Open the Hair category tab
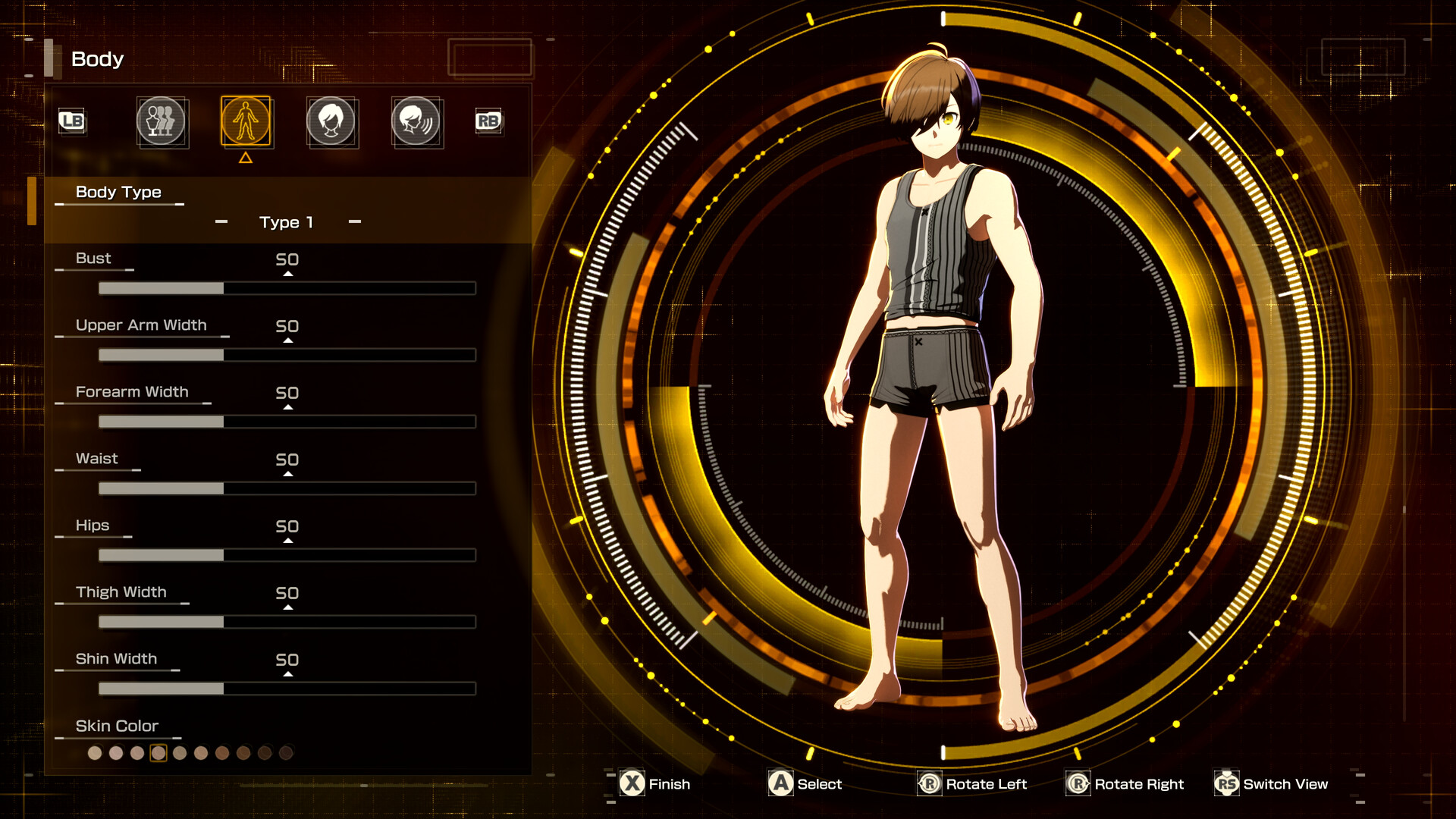 [332, 122]
